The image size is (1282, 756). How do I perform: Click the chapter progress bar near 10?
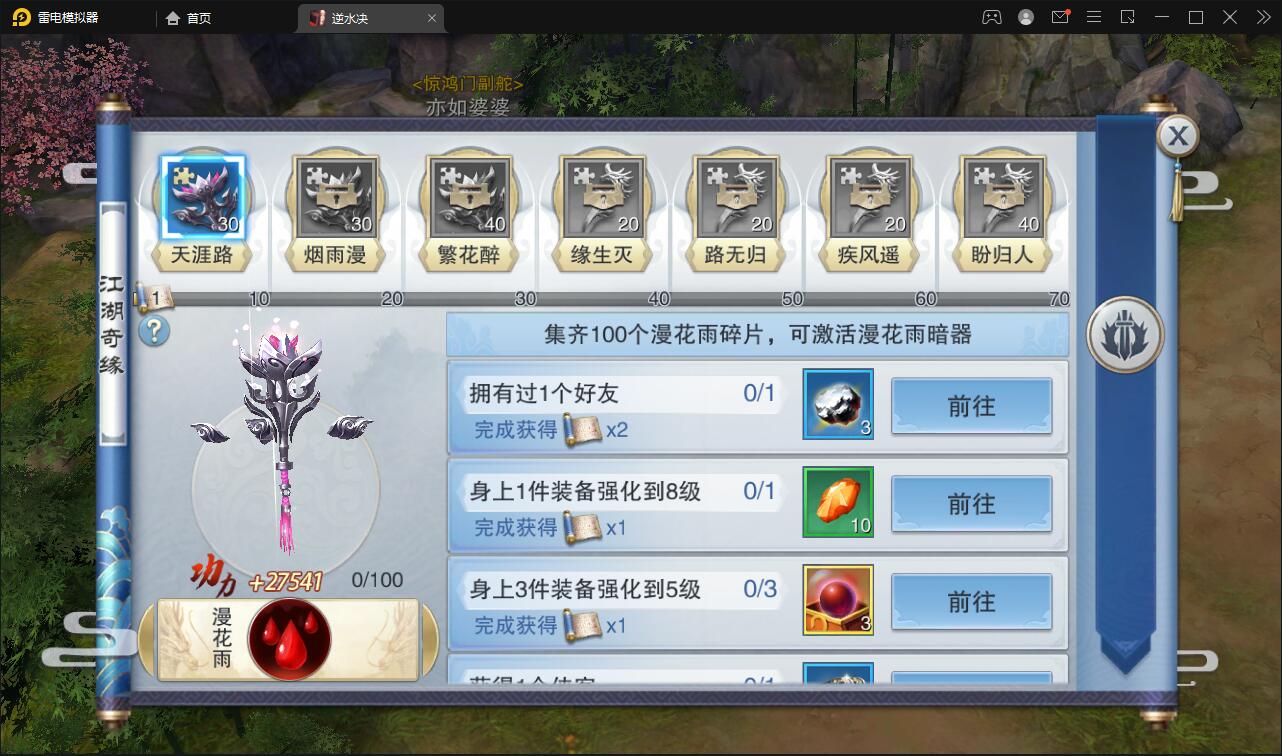260,298
